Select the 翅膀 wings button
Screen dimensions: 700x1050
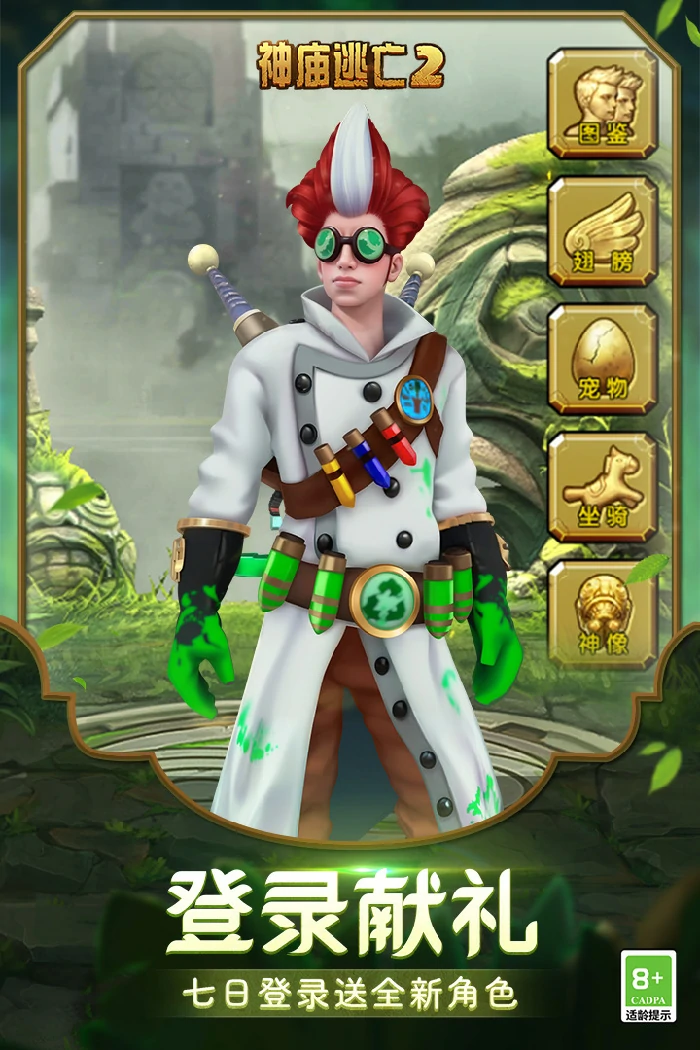tap(602, 231)
